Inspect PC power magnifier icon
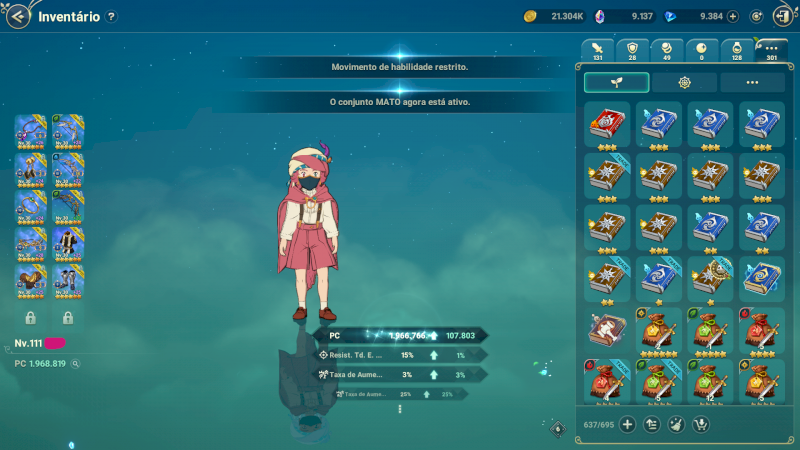 point(74,364)
